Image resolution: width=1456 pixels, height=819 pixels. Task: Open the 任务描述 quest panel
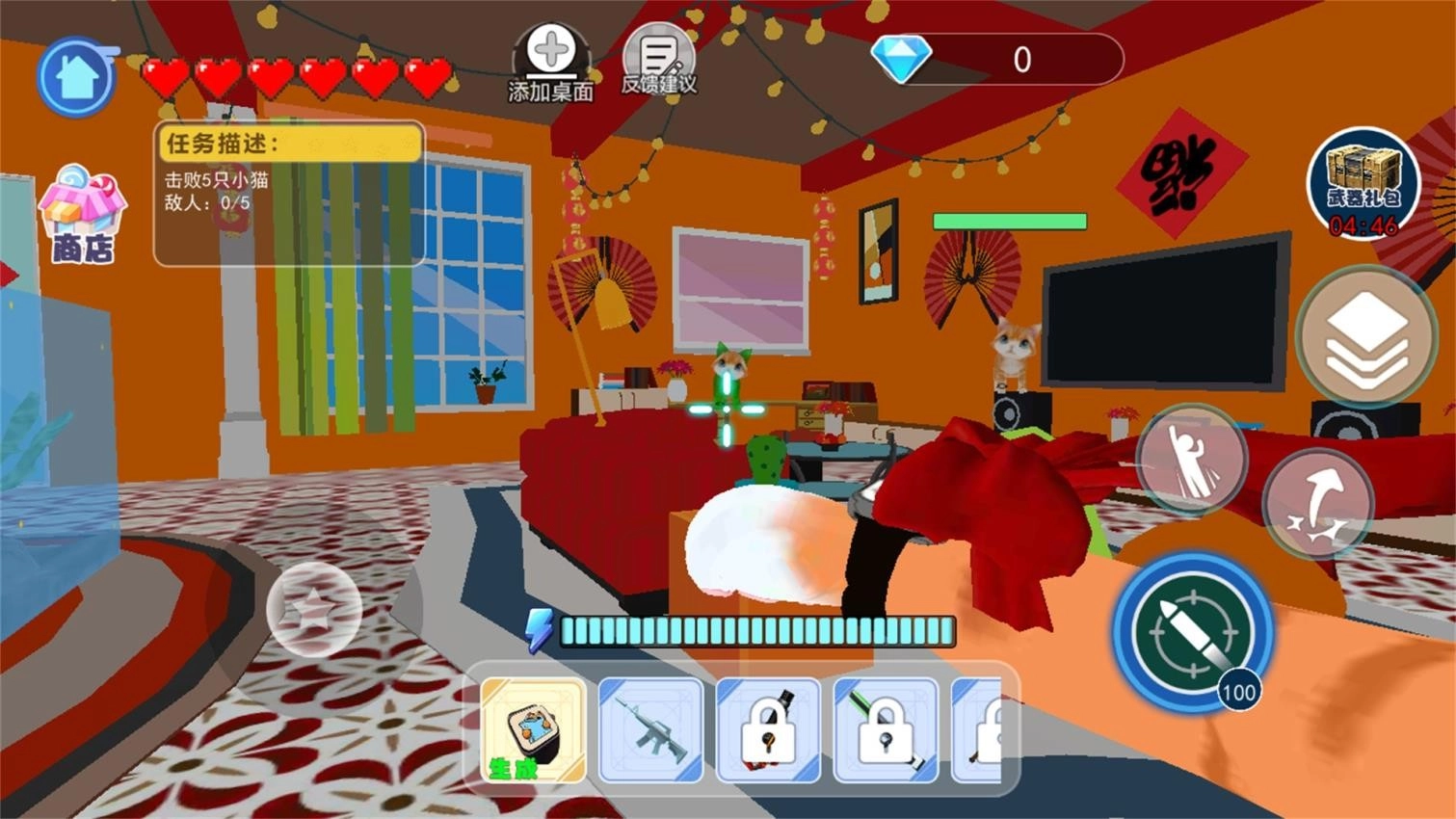tap(286, 193)
